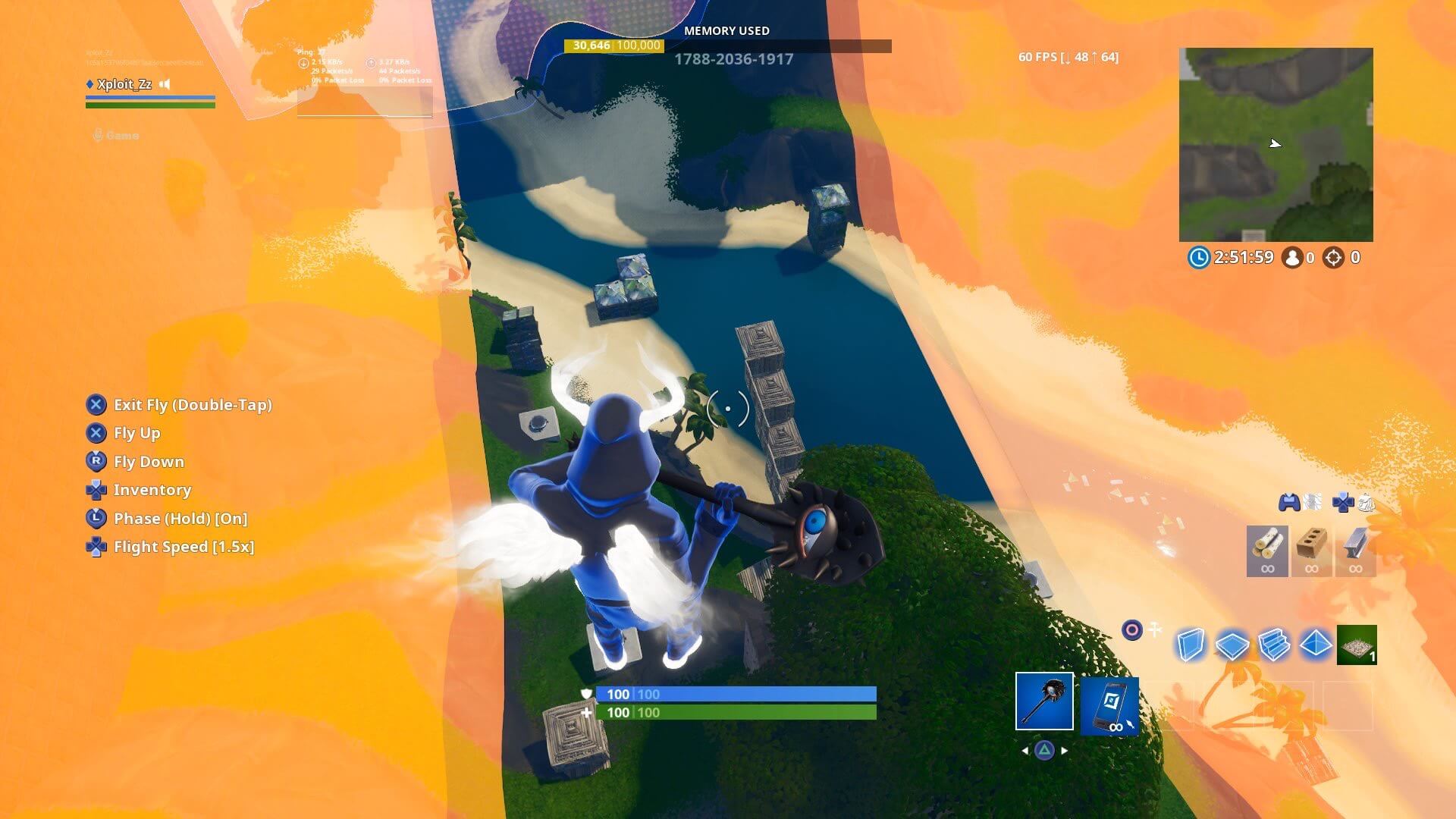
Task: Click the Fly Down control
Action: (149, 462)
